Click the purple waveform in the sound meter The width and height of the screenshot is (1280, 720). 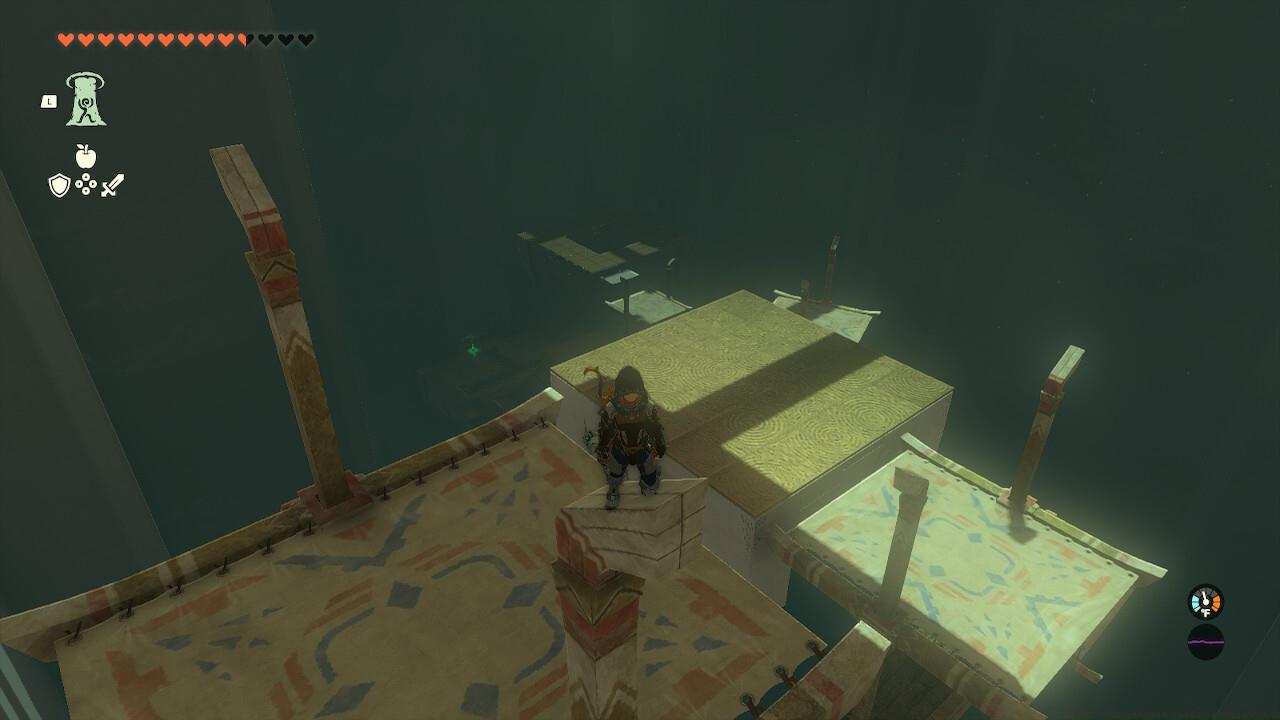click(x=1206, y=643)
